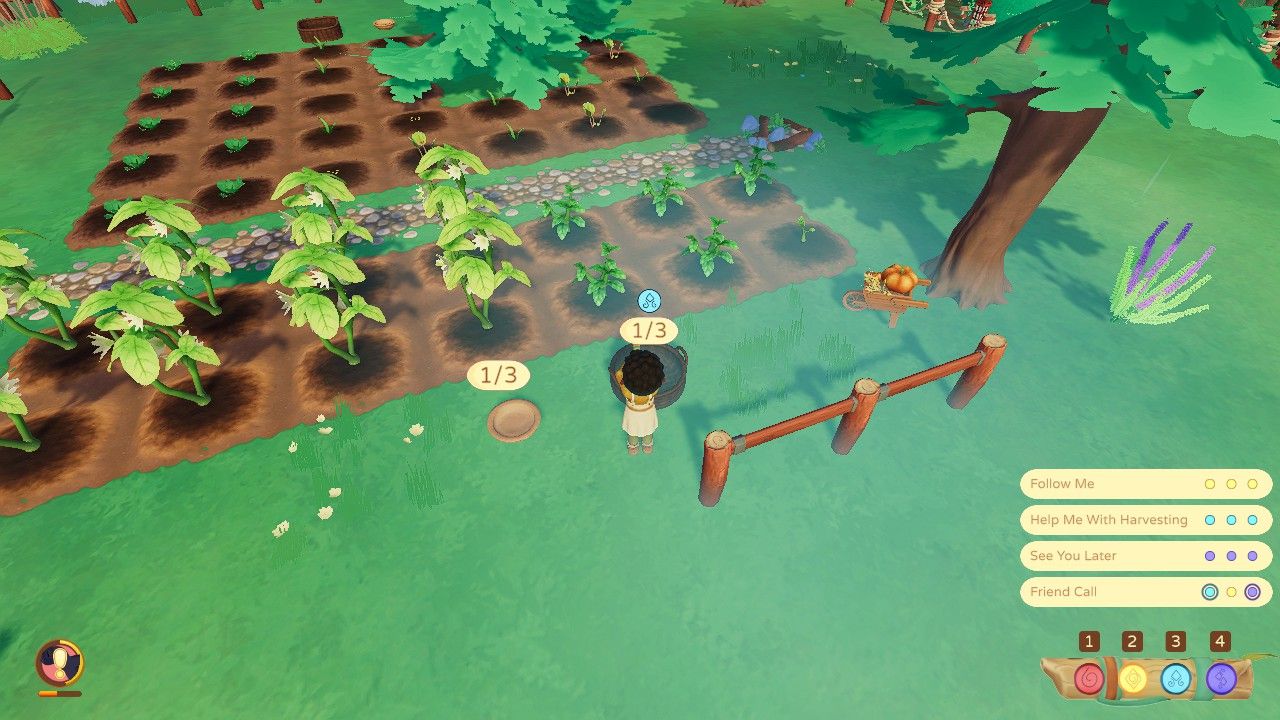Open the 1/3 bubble above the empty plate

click(x=497, y=375)
